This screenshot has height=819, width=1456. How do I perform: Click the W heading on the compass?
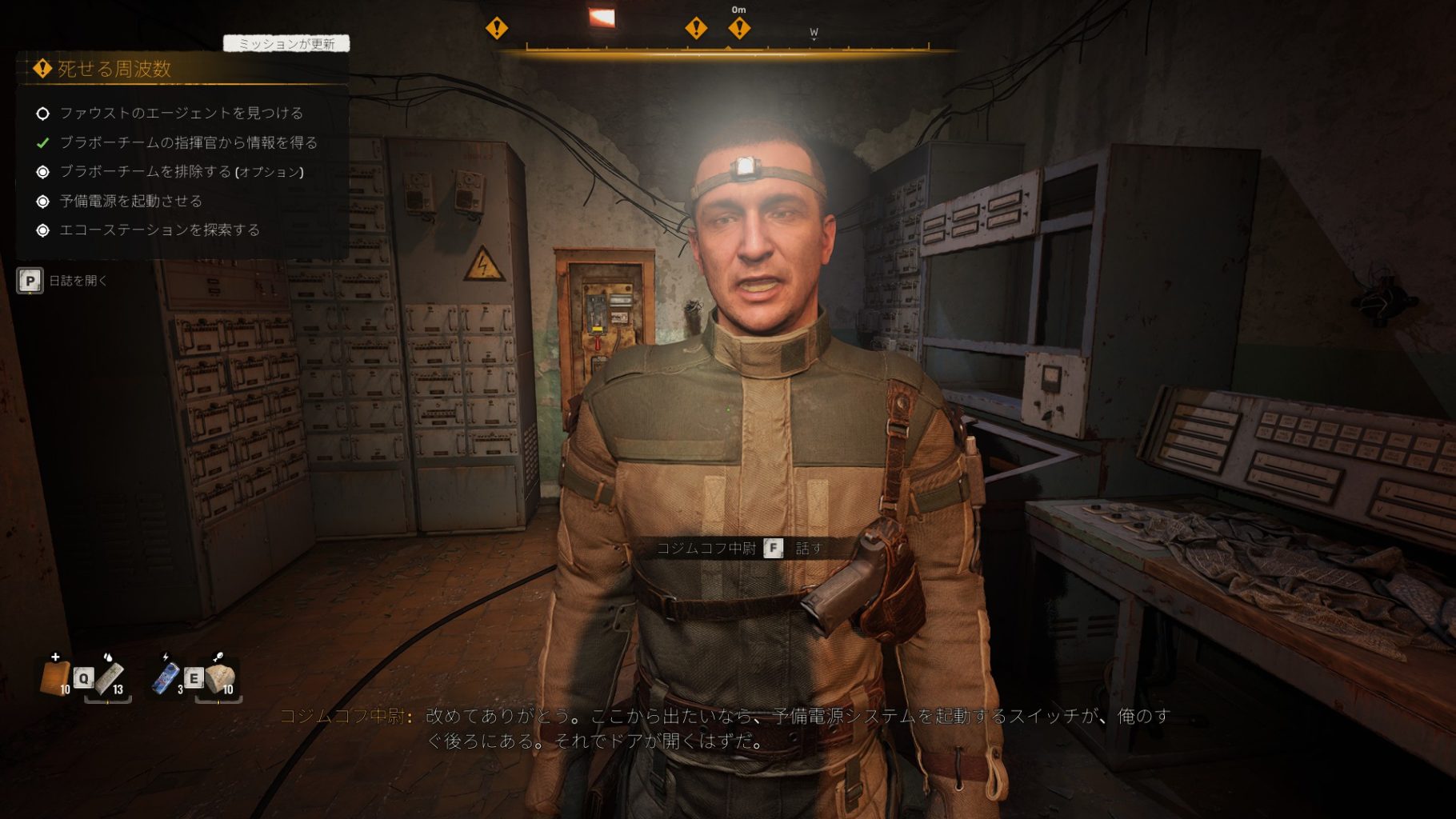[x=814, y=33]
